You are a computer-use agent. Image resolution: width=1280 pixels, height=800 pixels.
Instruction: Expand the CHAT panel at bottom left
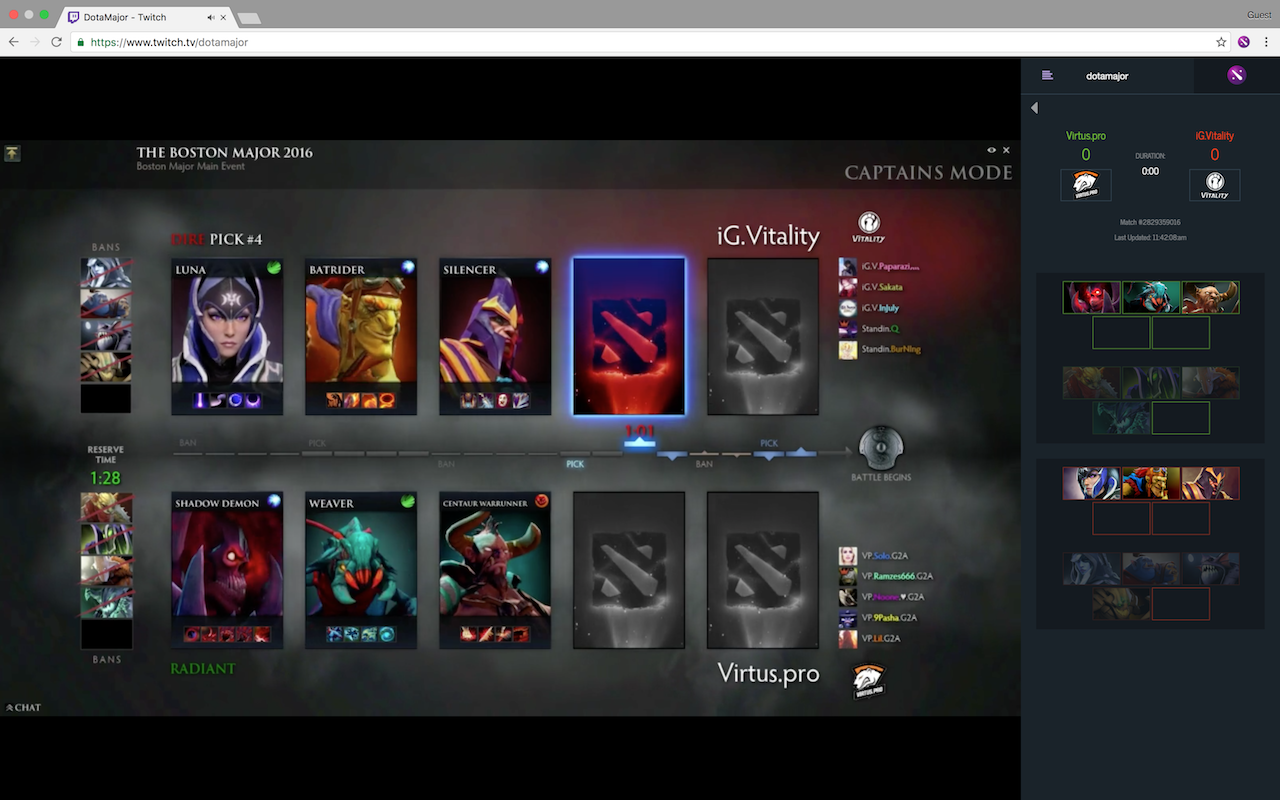(21, 706)
